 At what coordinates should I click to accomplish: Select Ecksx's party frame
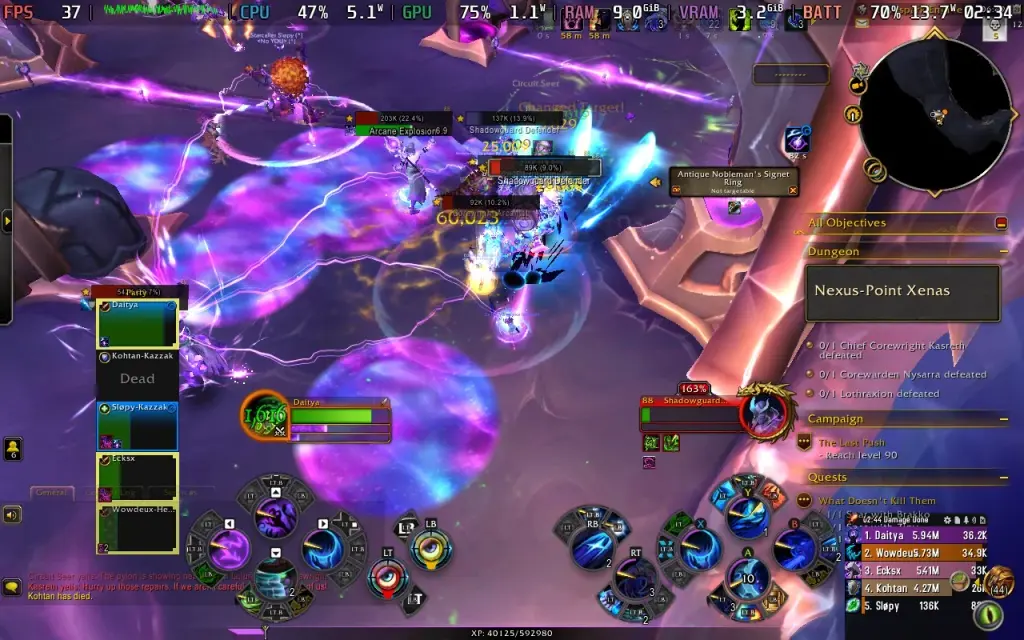[137, 477]
